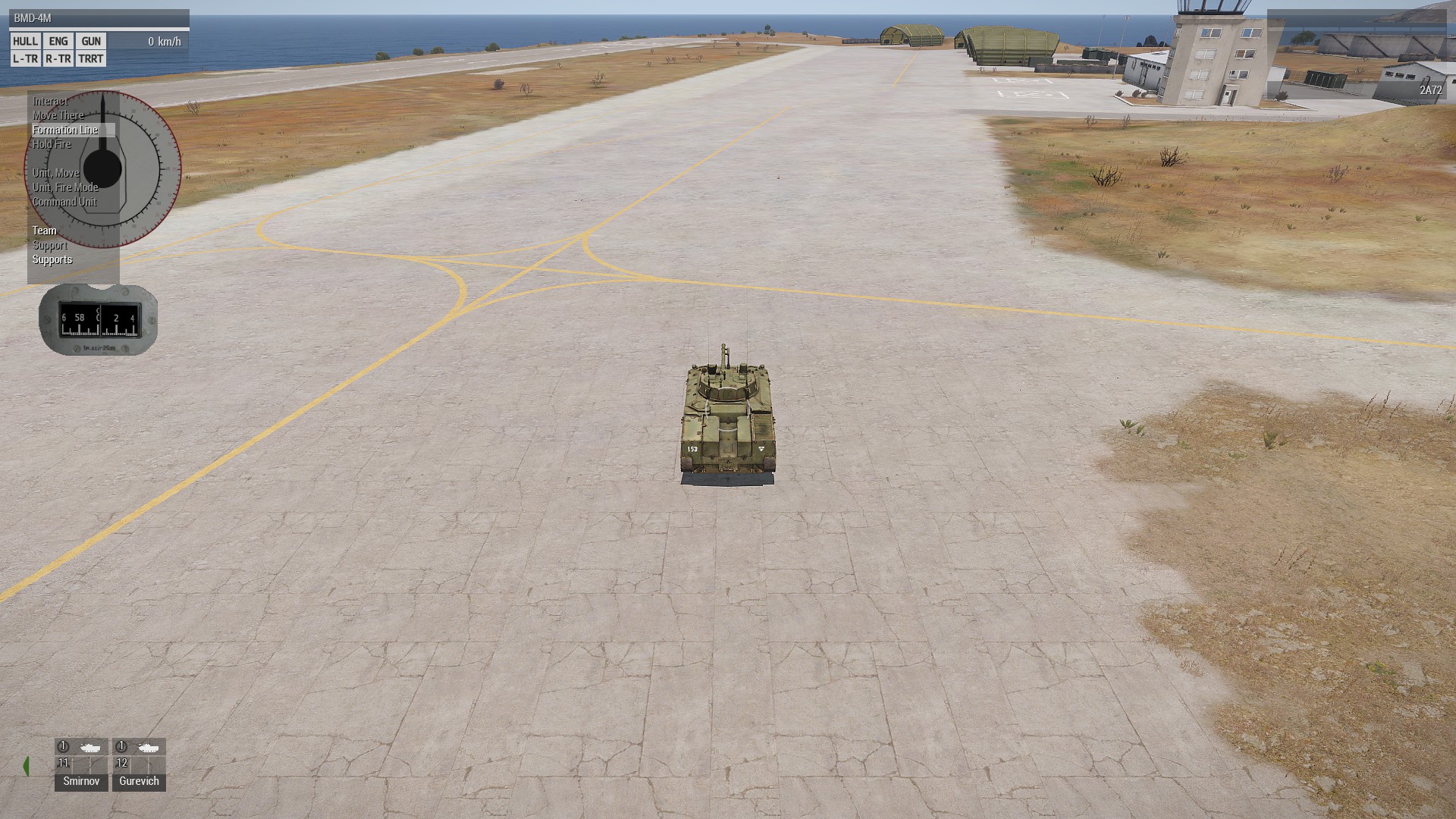Select the Unit, Move option

coord(55,173)
